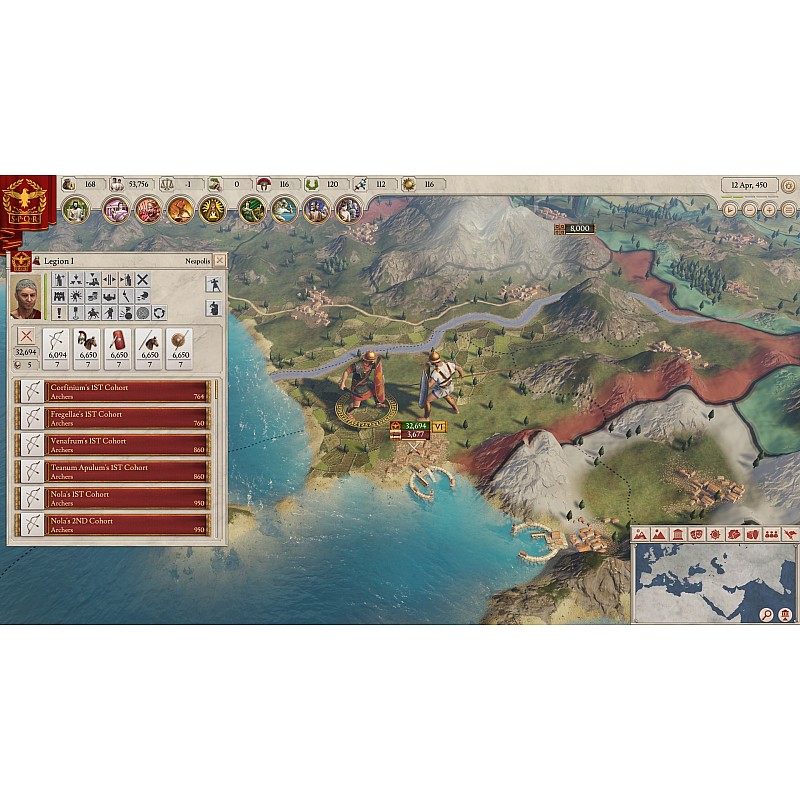Close the Legion I army panel
This screenshot has width=800, height=800.
220,260
